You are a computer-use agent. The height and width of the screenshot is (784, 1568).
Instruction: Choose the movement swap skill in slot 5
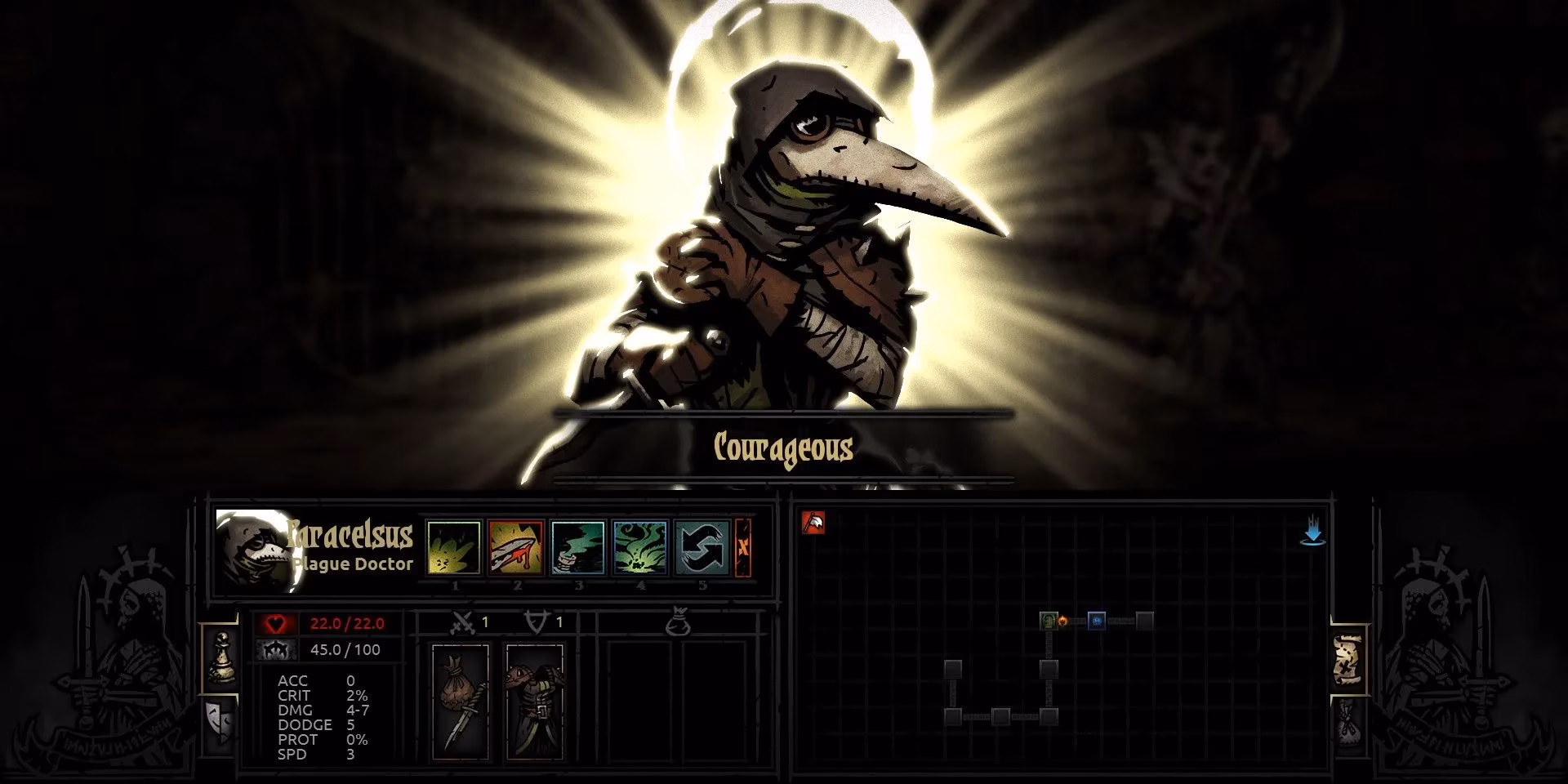702,549
